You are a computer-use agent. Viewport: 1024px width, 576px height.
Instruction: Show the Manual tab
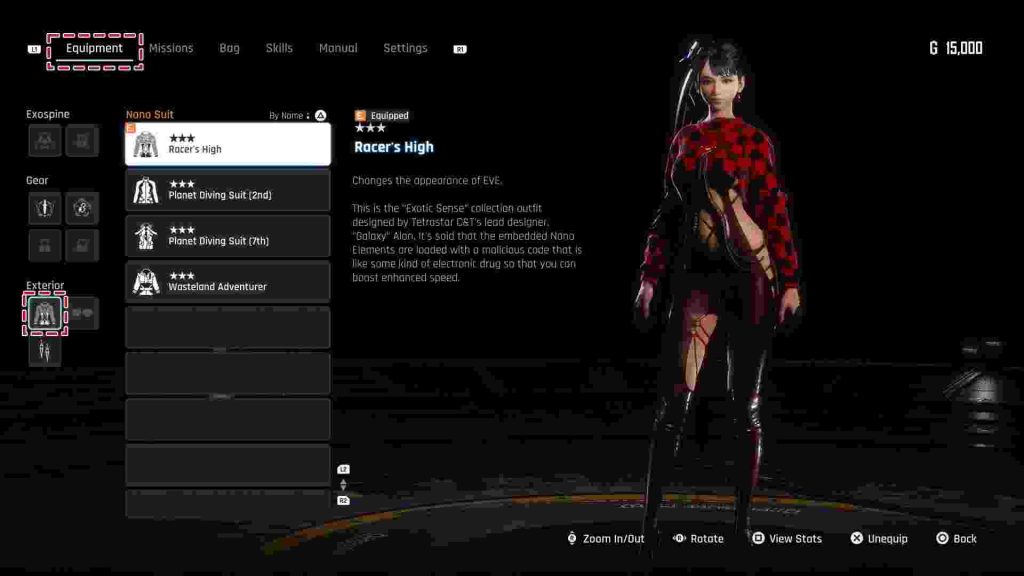coord(338,48)
